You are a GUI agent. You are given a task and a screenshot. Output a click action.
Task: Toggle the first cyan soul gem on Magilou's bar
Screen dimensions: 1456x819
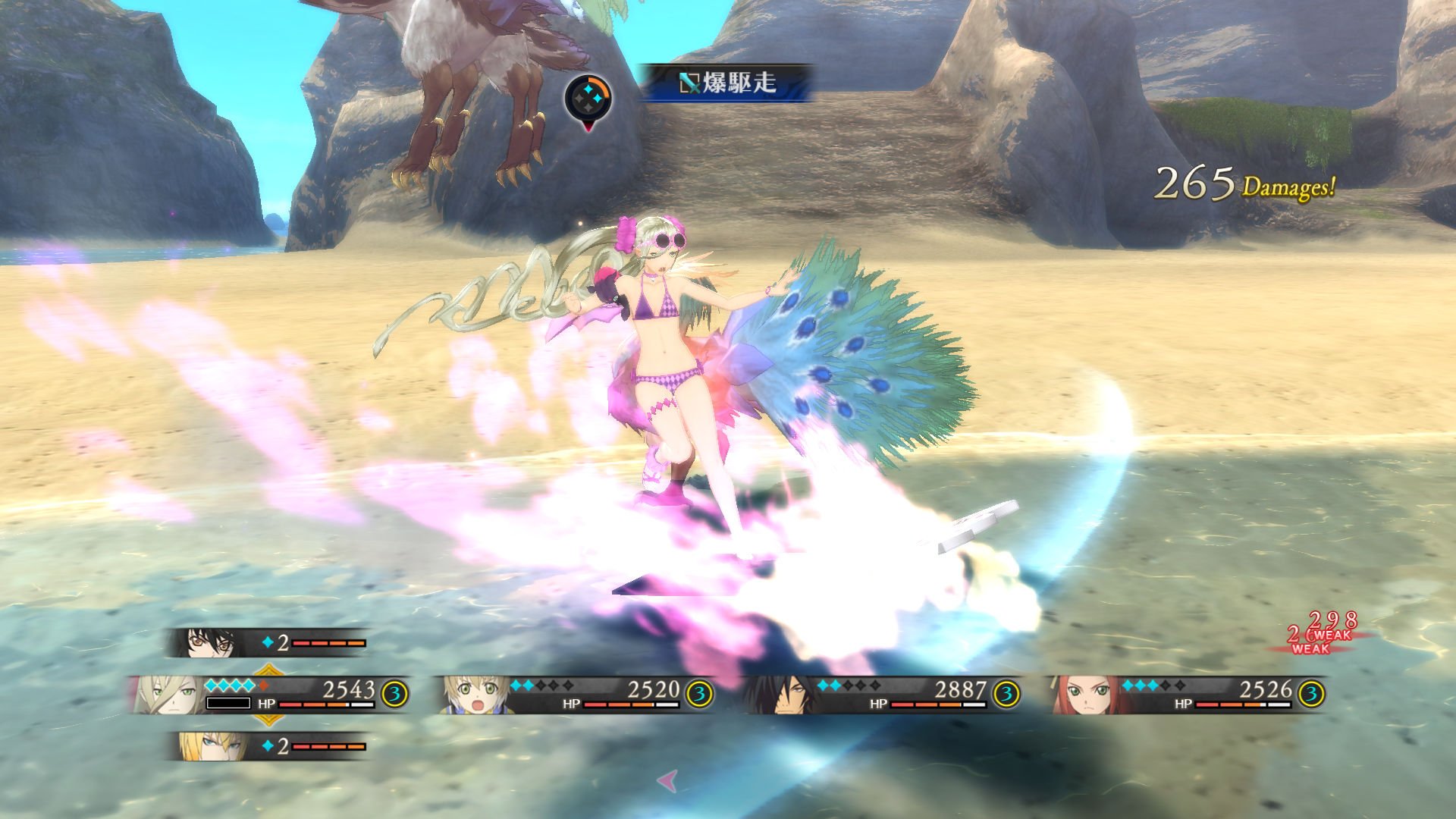[x=211, y=685]
